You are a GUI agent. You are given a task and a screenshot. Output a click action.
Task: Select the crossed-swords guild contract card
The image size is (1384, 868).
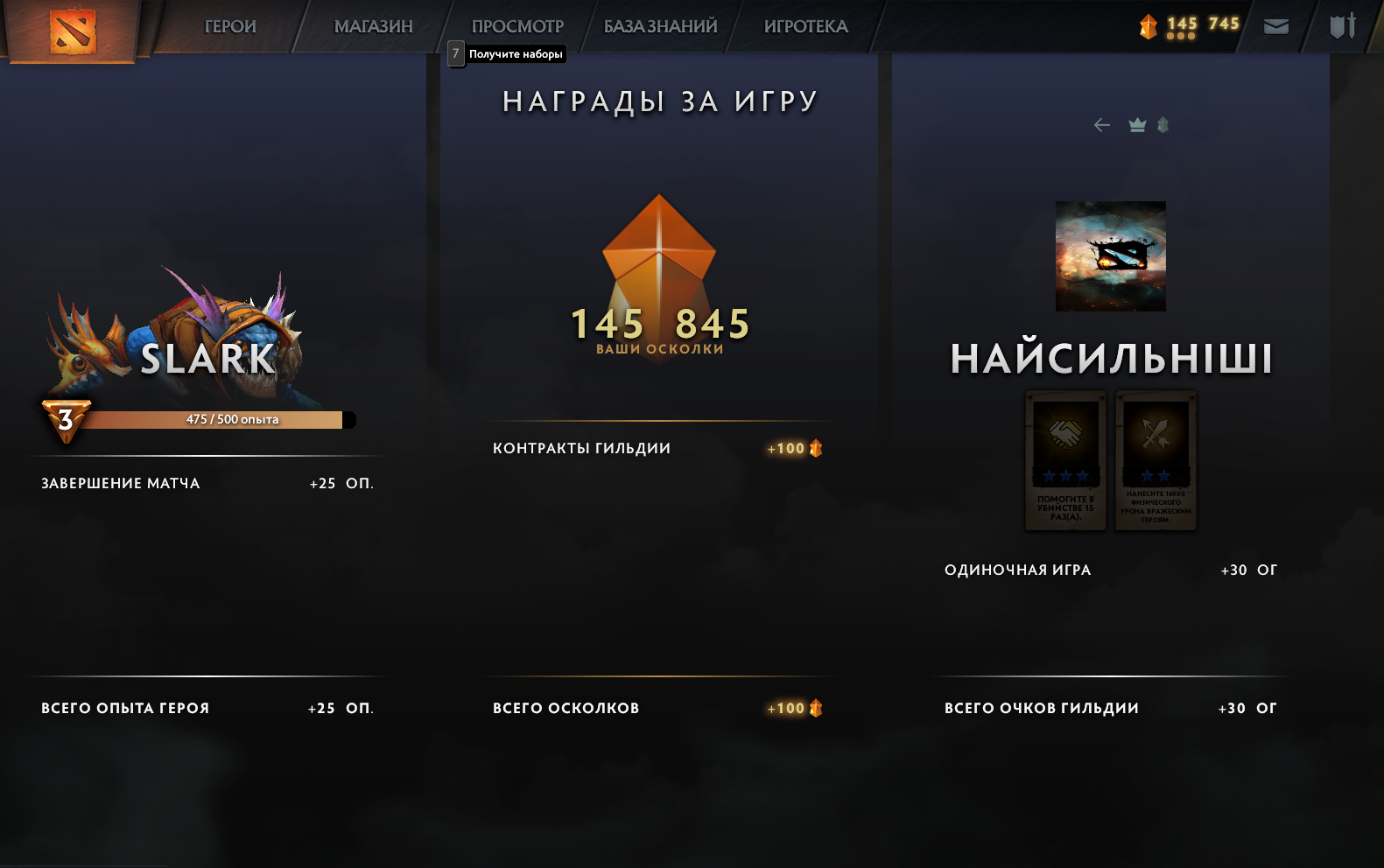(1155, 459)
